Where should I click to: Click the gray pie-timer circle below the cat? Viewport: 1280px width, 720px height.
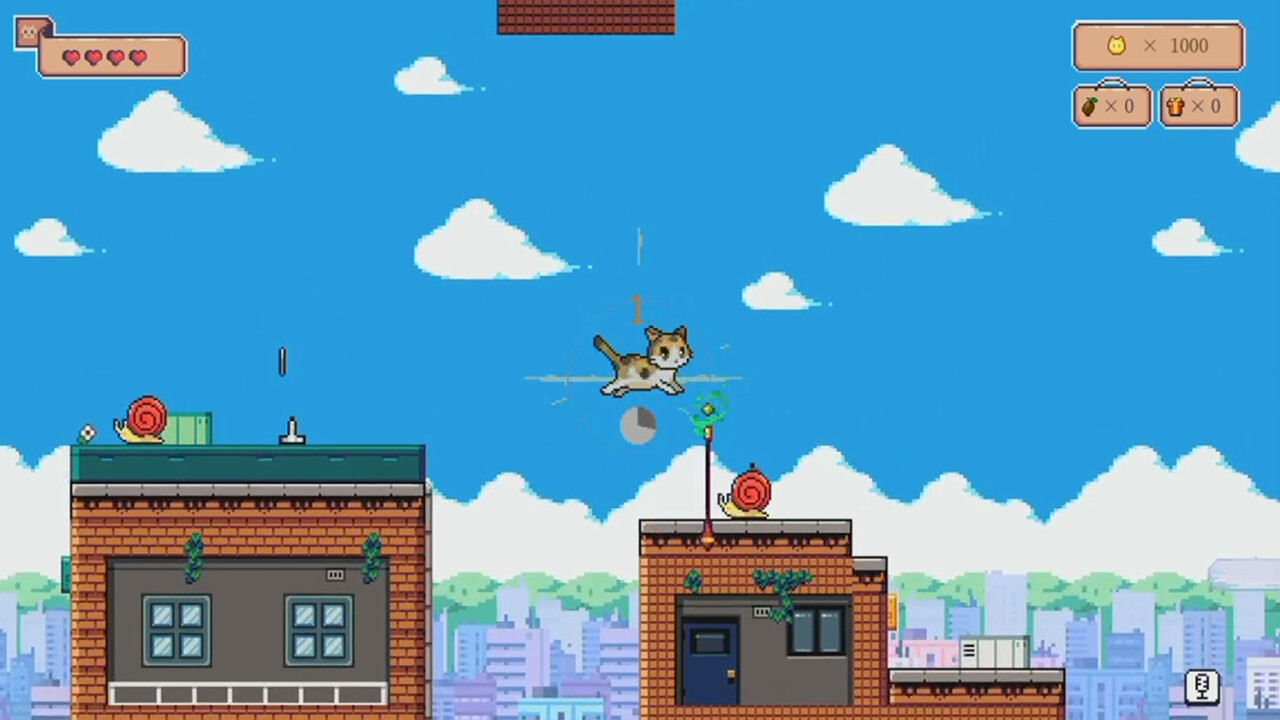(637, 425)
